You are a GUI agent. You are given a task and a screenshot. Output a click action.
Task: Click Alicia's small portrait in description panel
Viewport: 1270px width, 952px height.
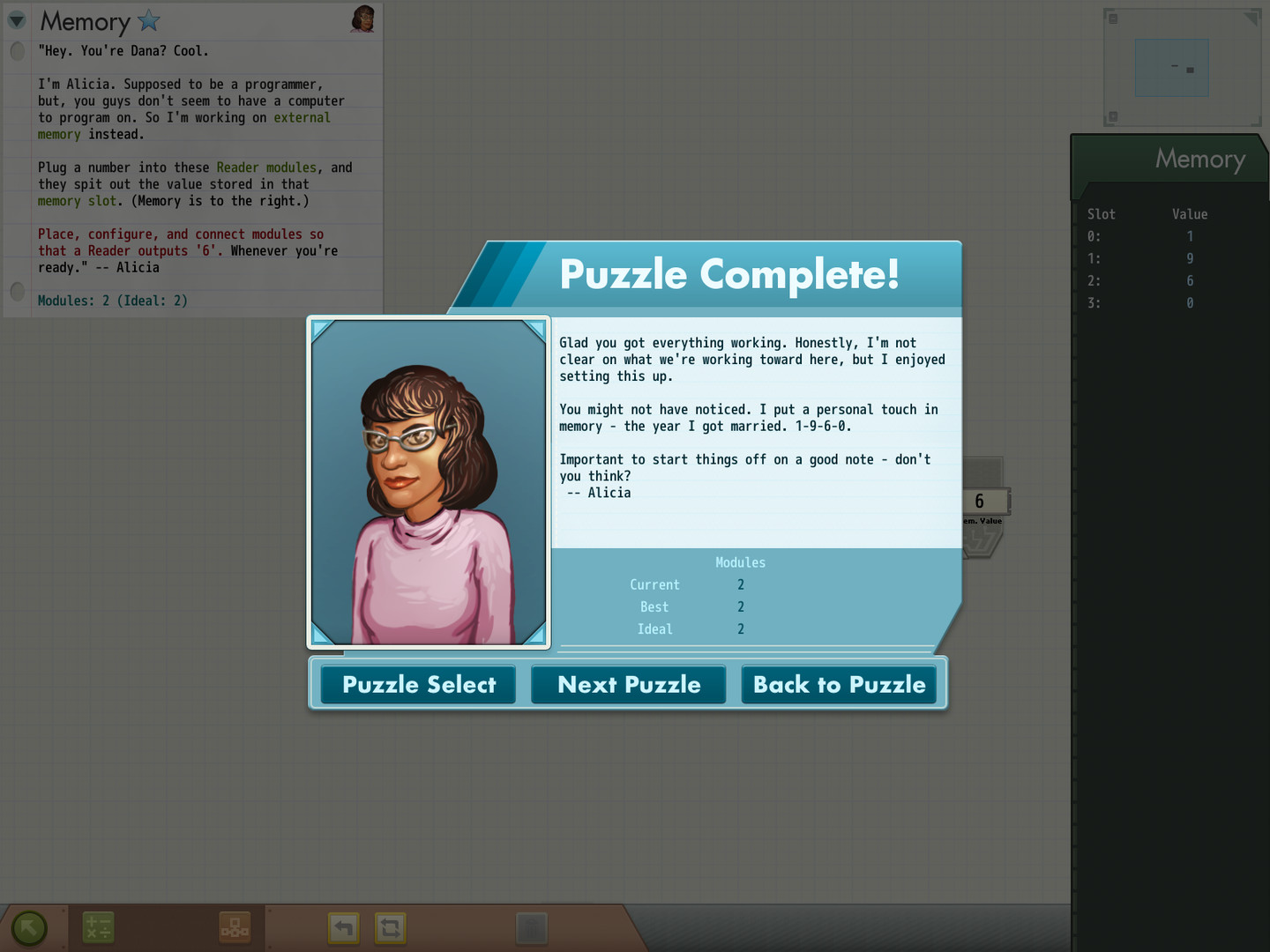362,19
